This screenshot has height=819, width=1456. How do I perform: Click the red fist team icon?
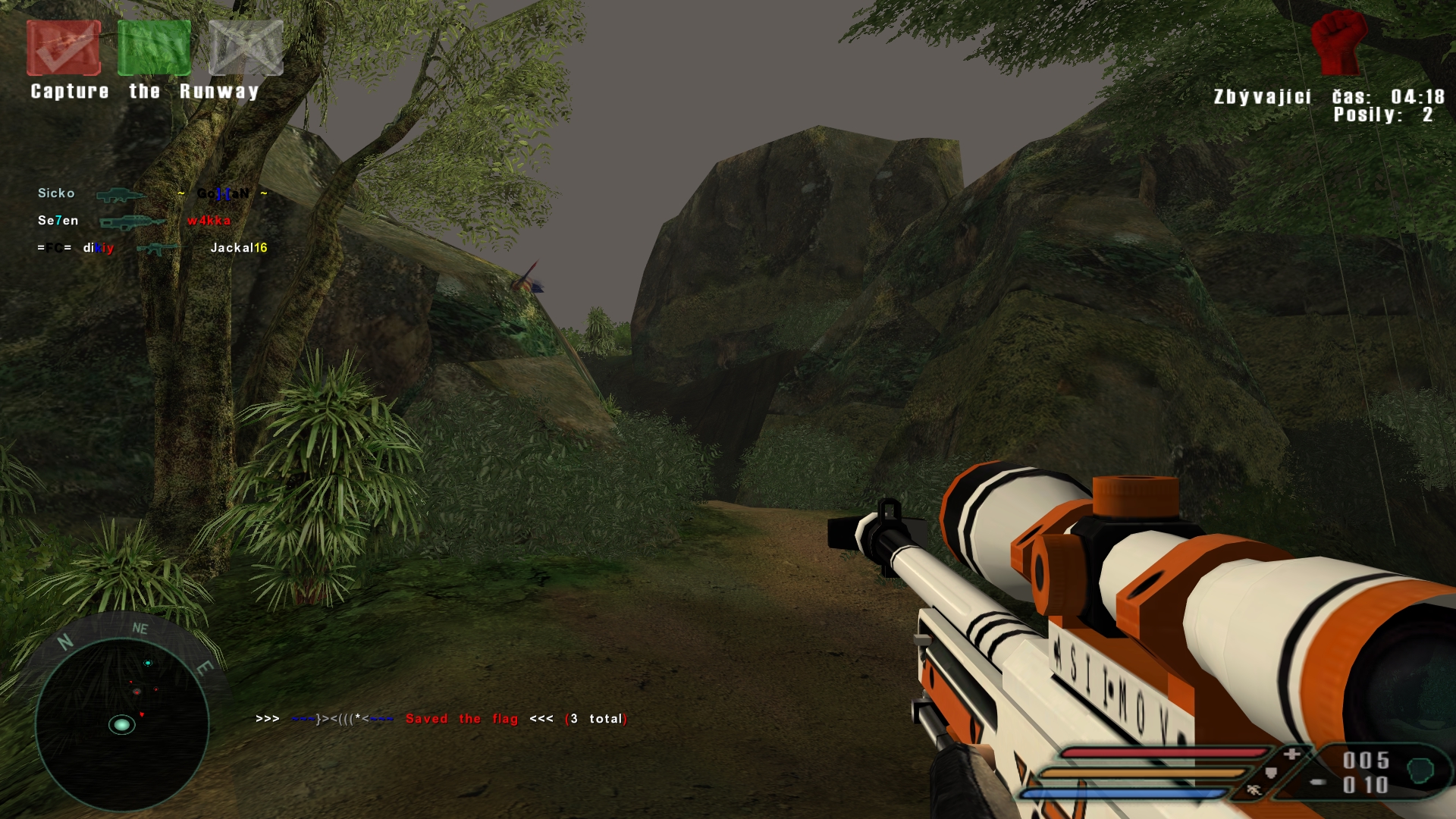point(1338,43)
